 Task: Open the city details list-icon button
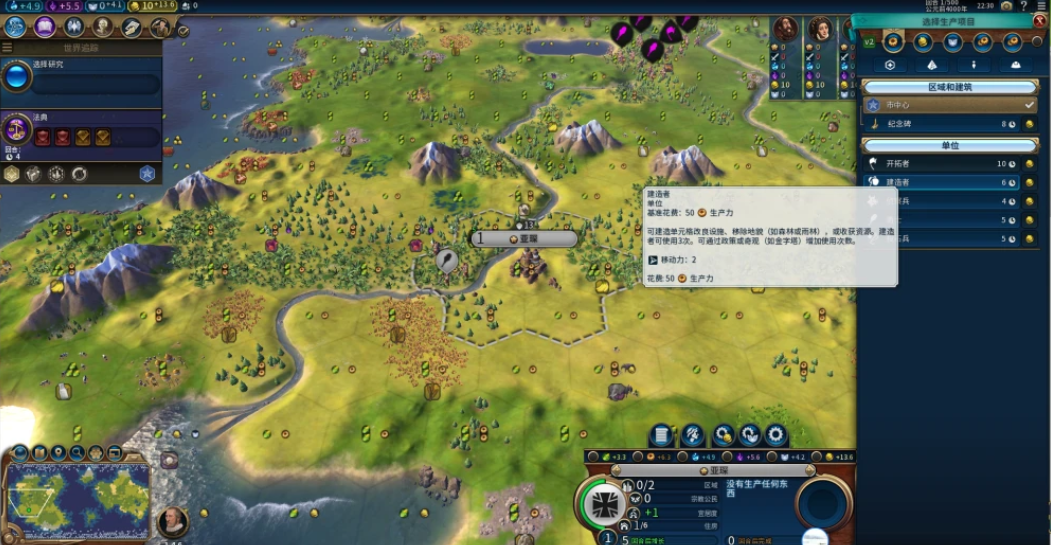click(x=661, y=436)
